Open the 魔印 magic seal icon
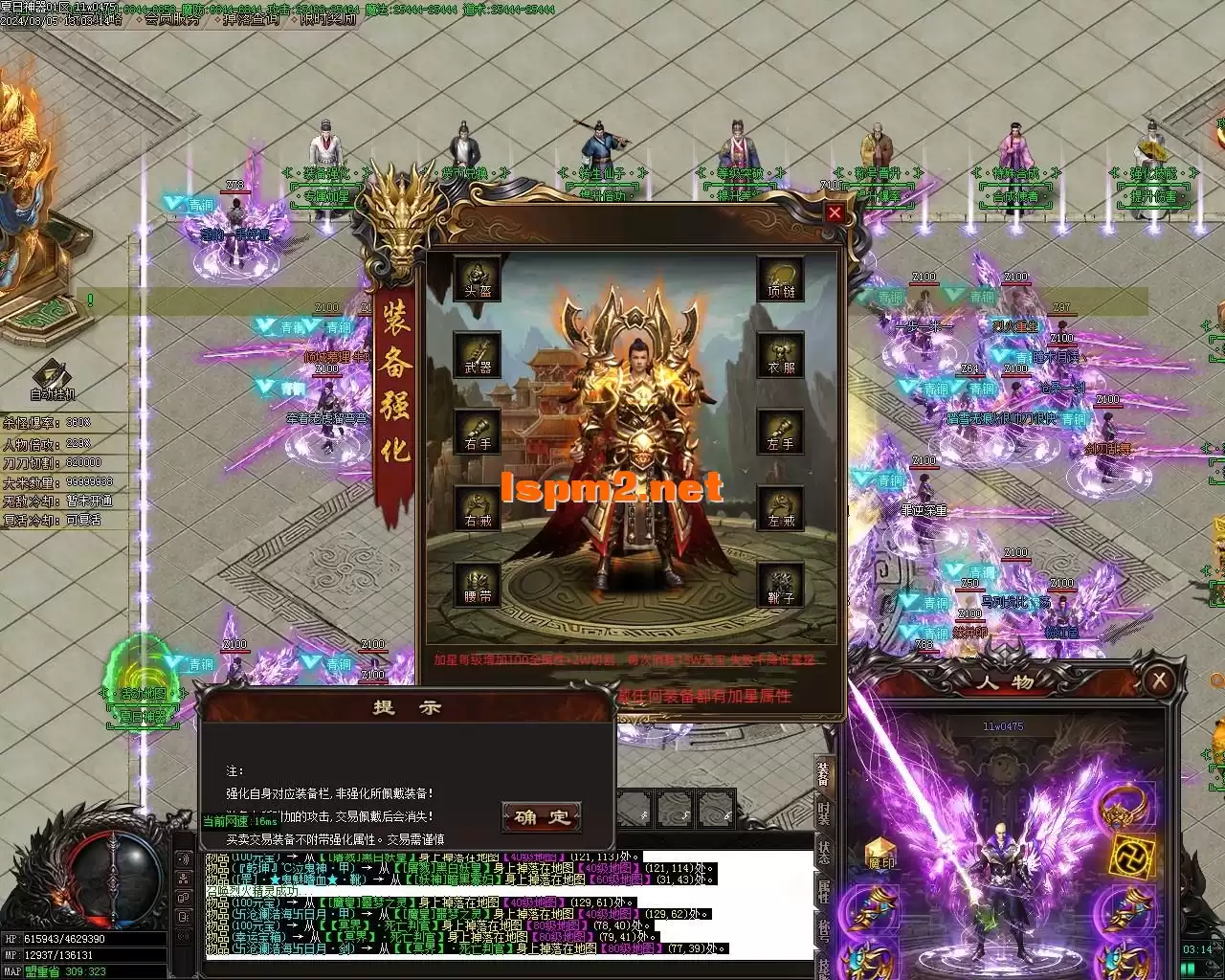This screenshot has height=980, width=1225. [880, 855]
